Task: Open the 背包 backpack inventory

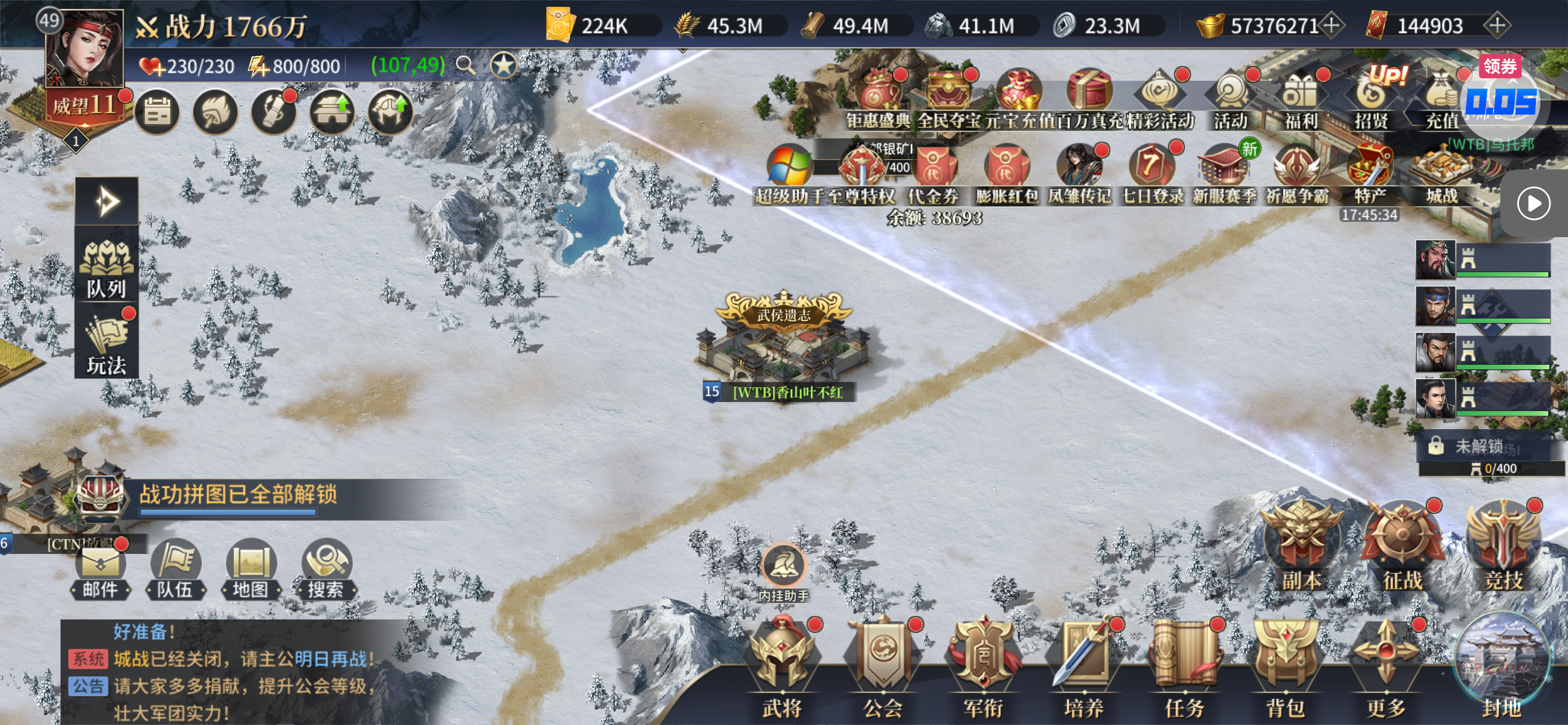Action: point(1284,665)
